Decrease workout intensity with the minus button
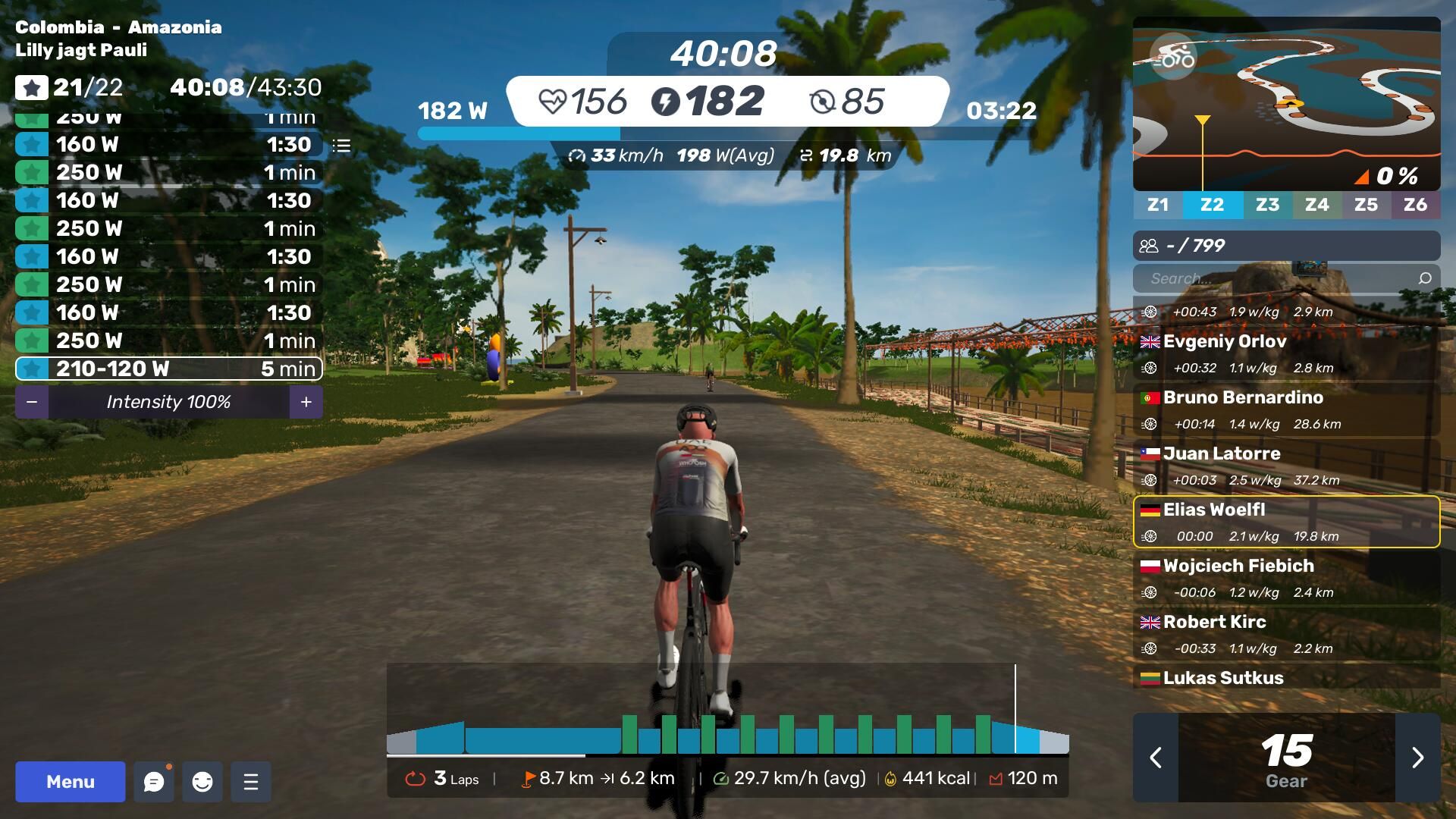The height and width of the screenshot is (819, 1456). pyautogui.click(x=32, y=402)
